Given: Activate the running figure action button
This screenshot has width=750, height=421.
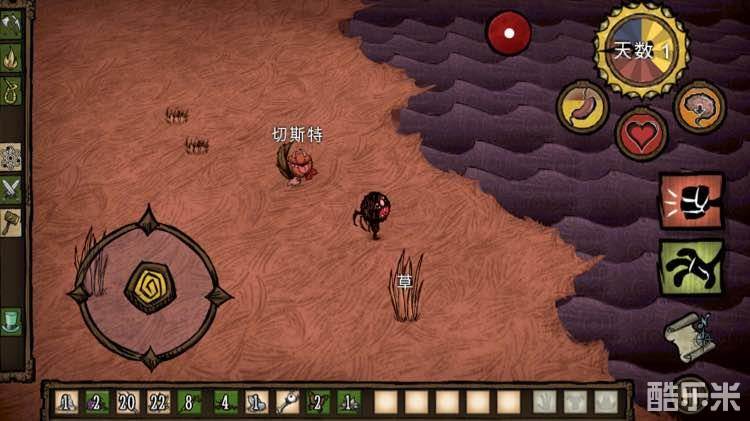Looking at the screenshot, I should point(691,267).
